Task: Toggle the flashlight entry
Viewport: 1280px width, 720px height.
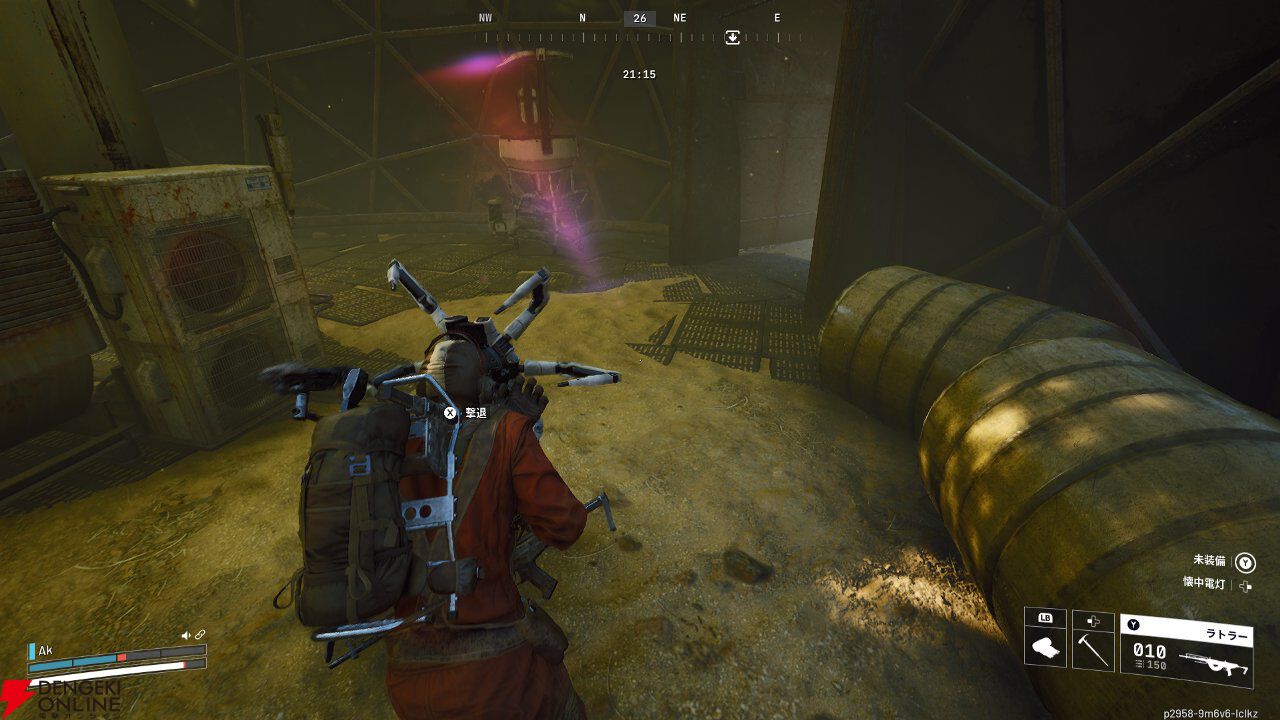Action: pos(1202,584)
